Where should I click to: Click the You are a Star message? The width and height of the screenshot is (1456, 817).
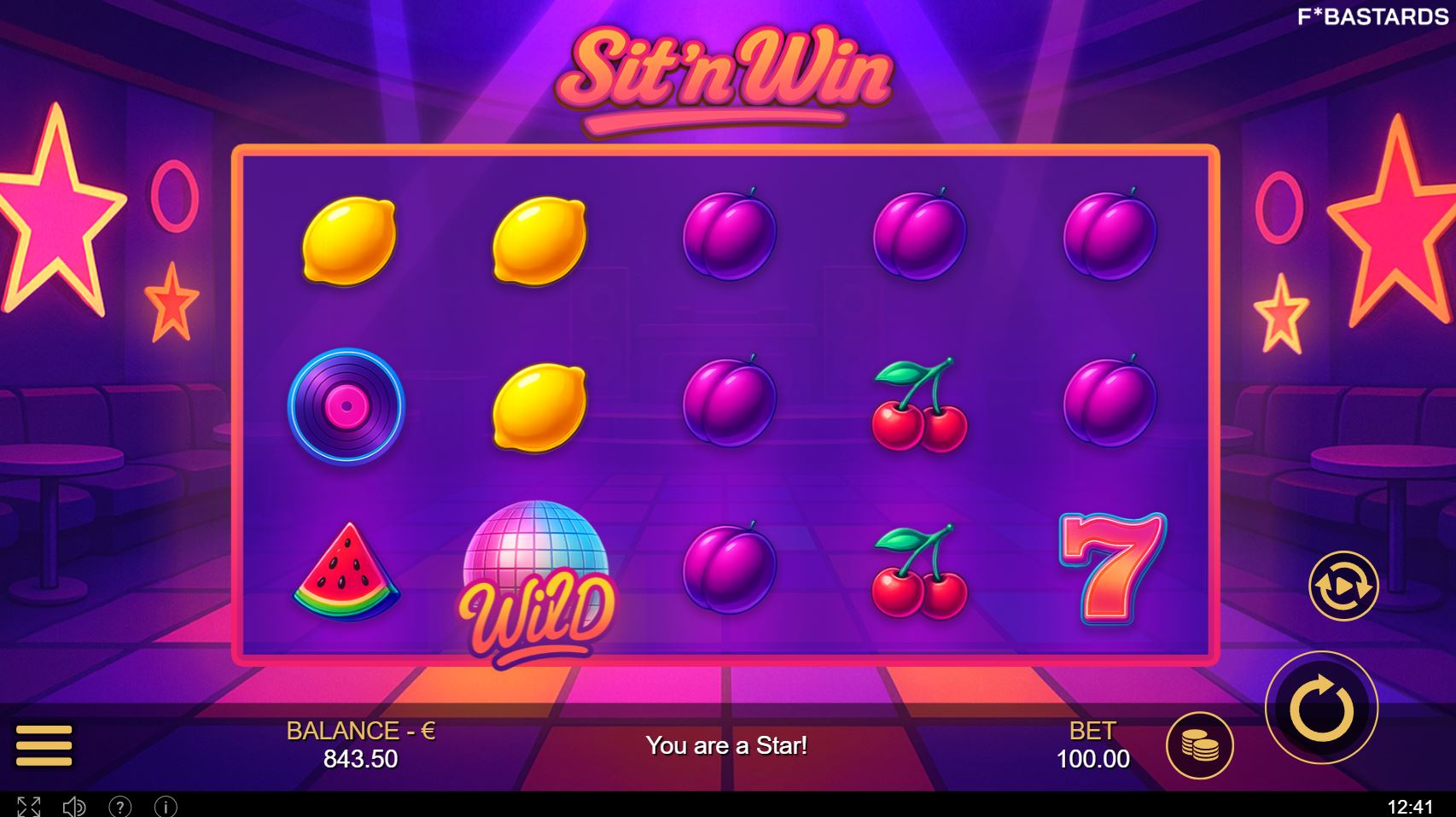[x=727, y=744]
